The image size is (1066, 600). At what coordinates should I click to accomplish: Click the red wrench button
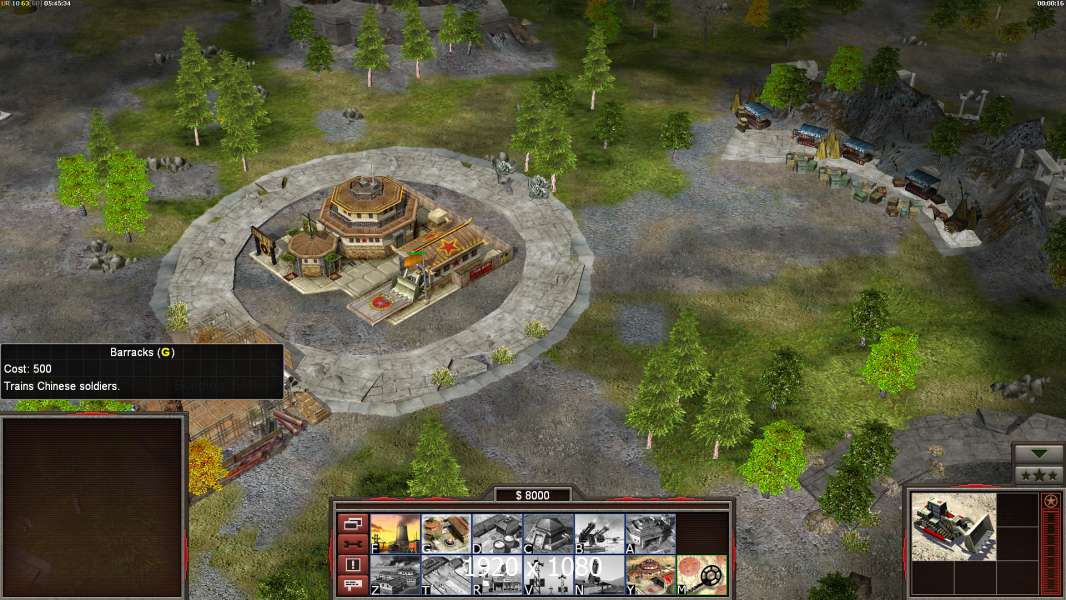click(x=352, y=544)
